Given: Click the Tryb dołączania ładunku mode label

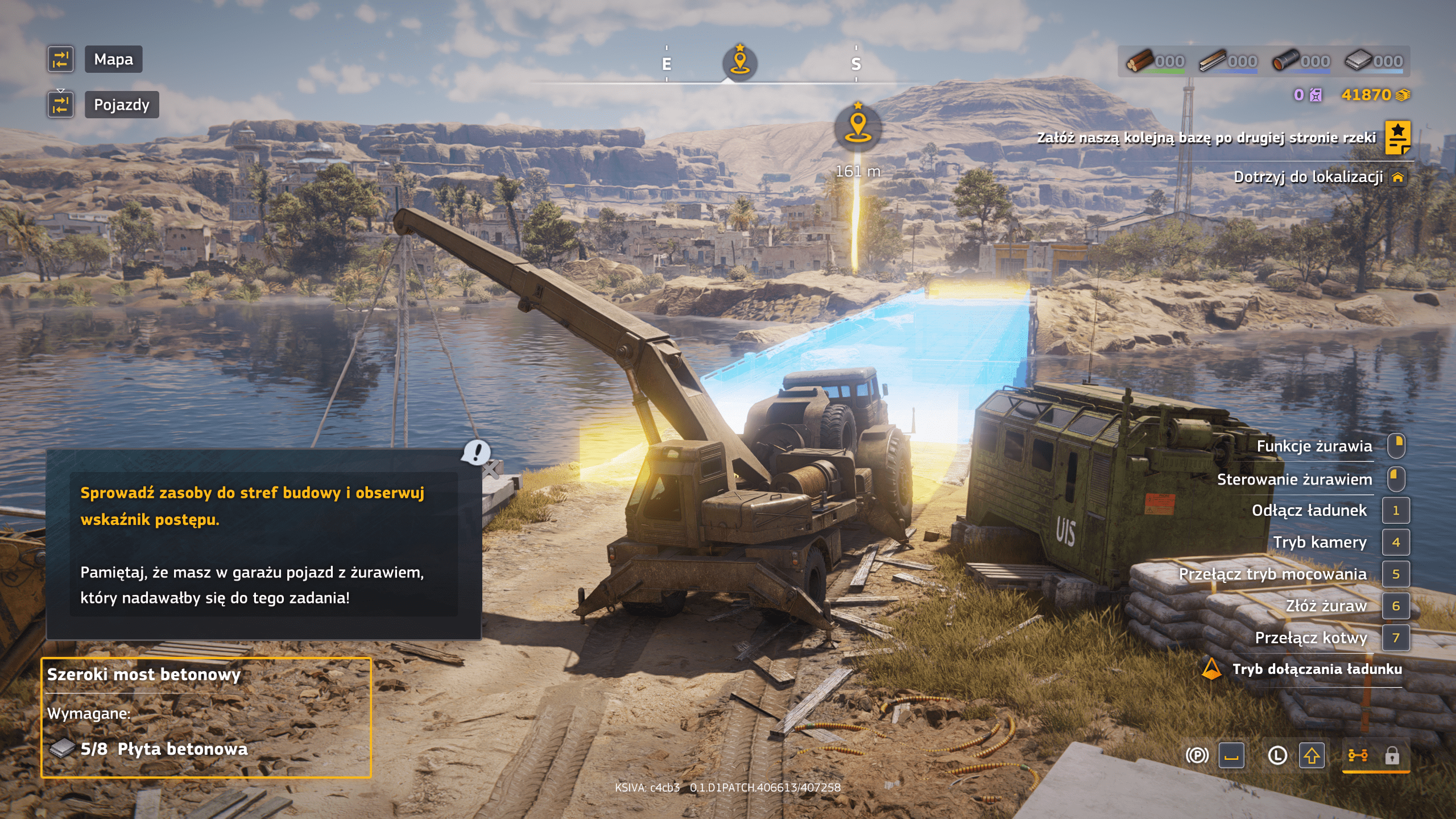Looking at the screenshot, I should pos(1317,669).
